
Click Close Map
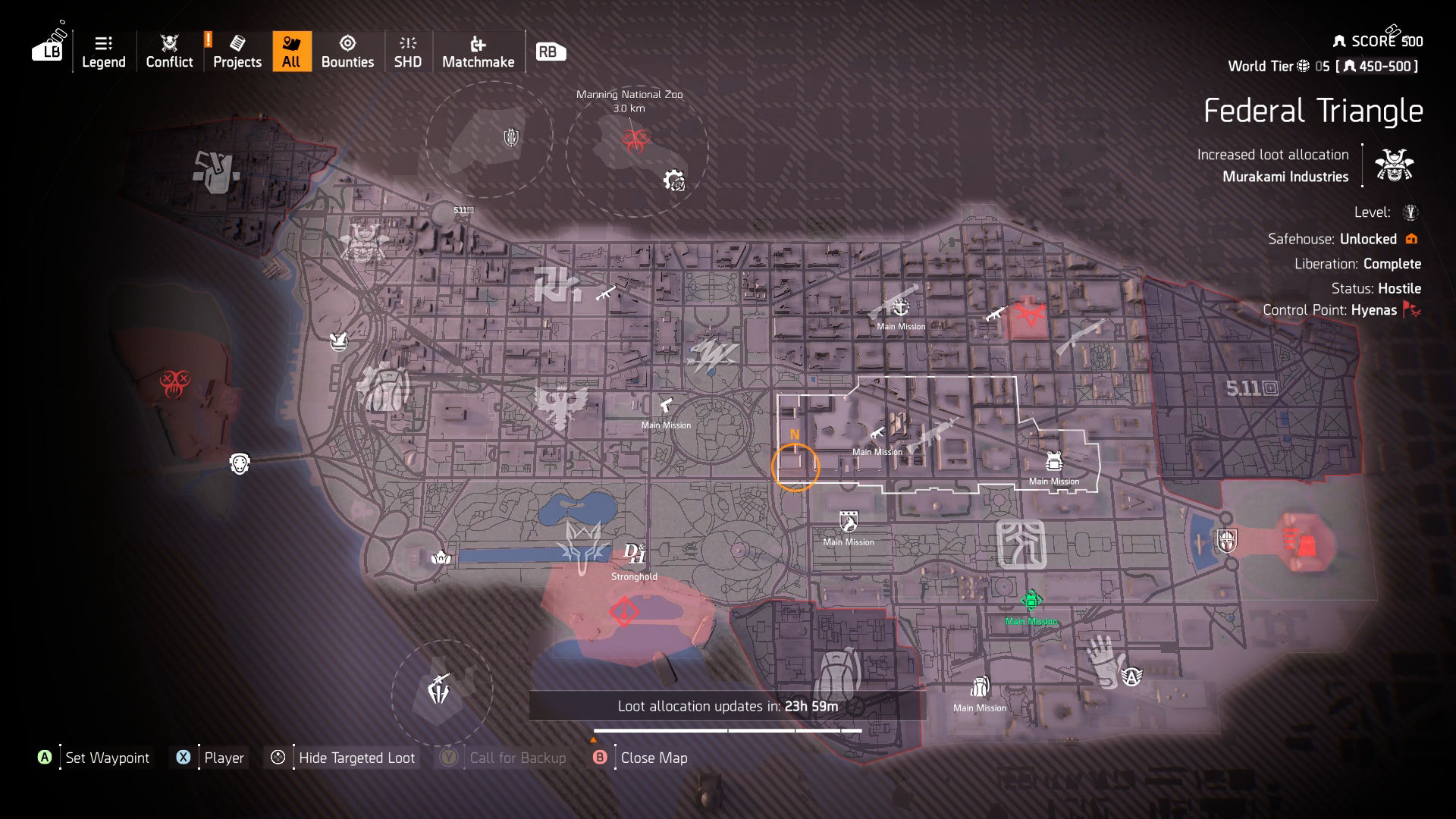click(x=653, y=757)
